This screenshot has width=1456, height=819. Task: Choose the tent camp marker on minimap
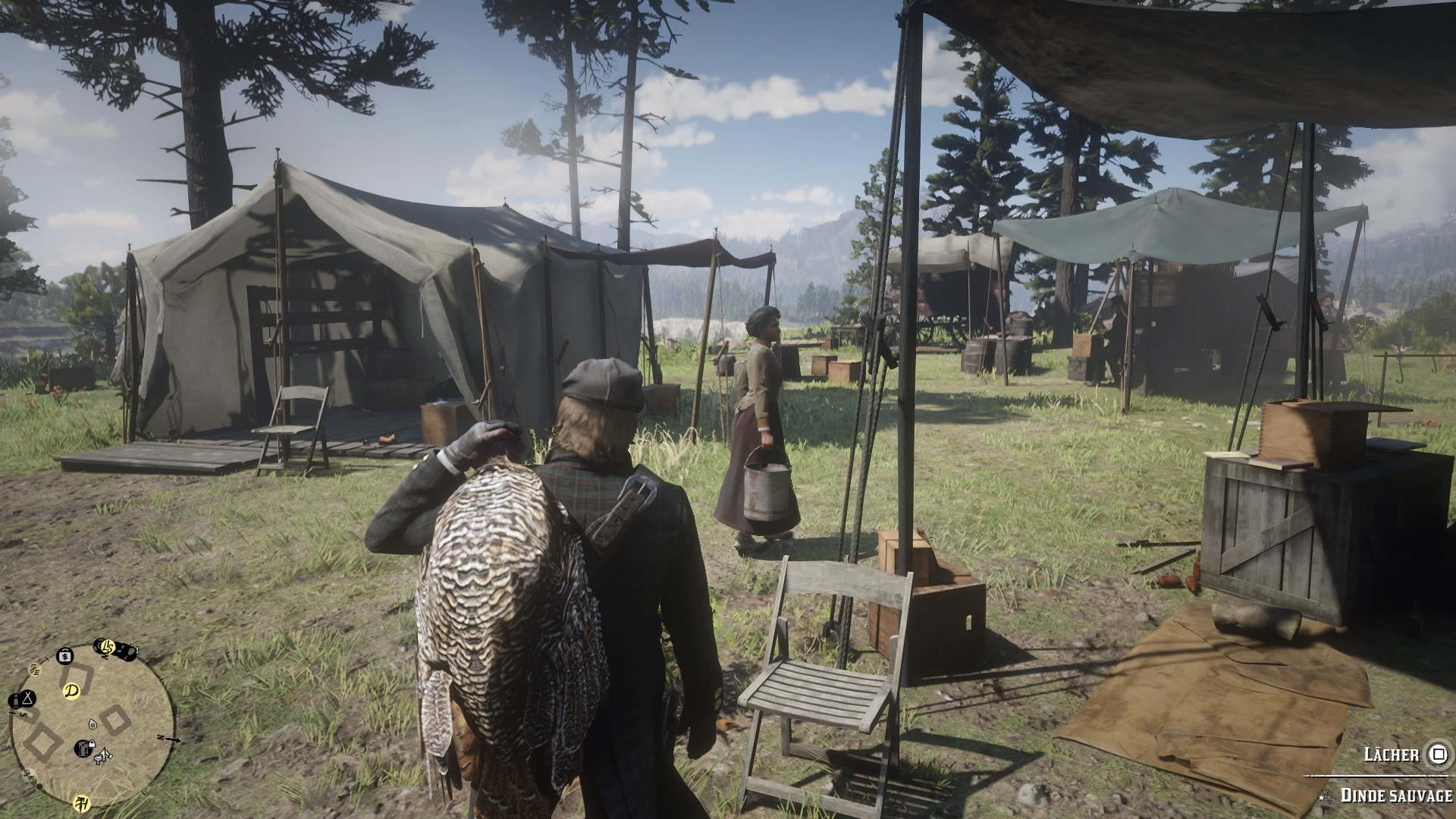pos(27,698)
